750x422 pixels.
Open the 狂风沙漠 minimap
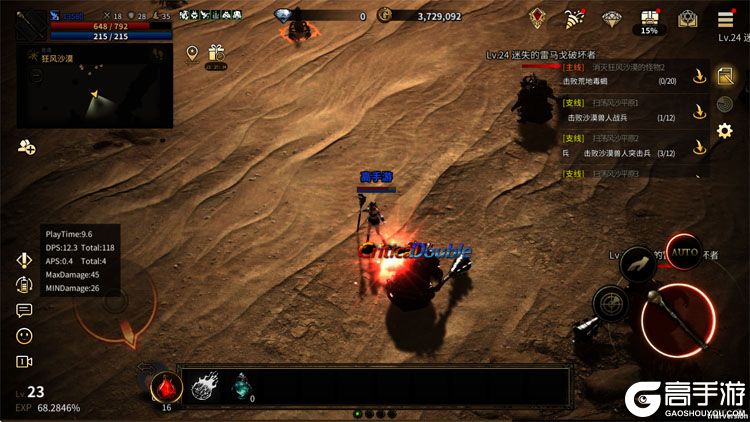pyautogui.click(x=95, y=90)
